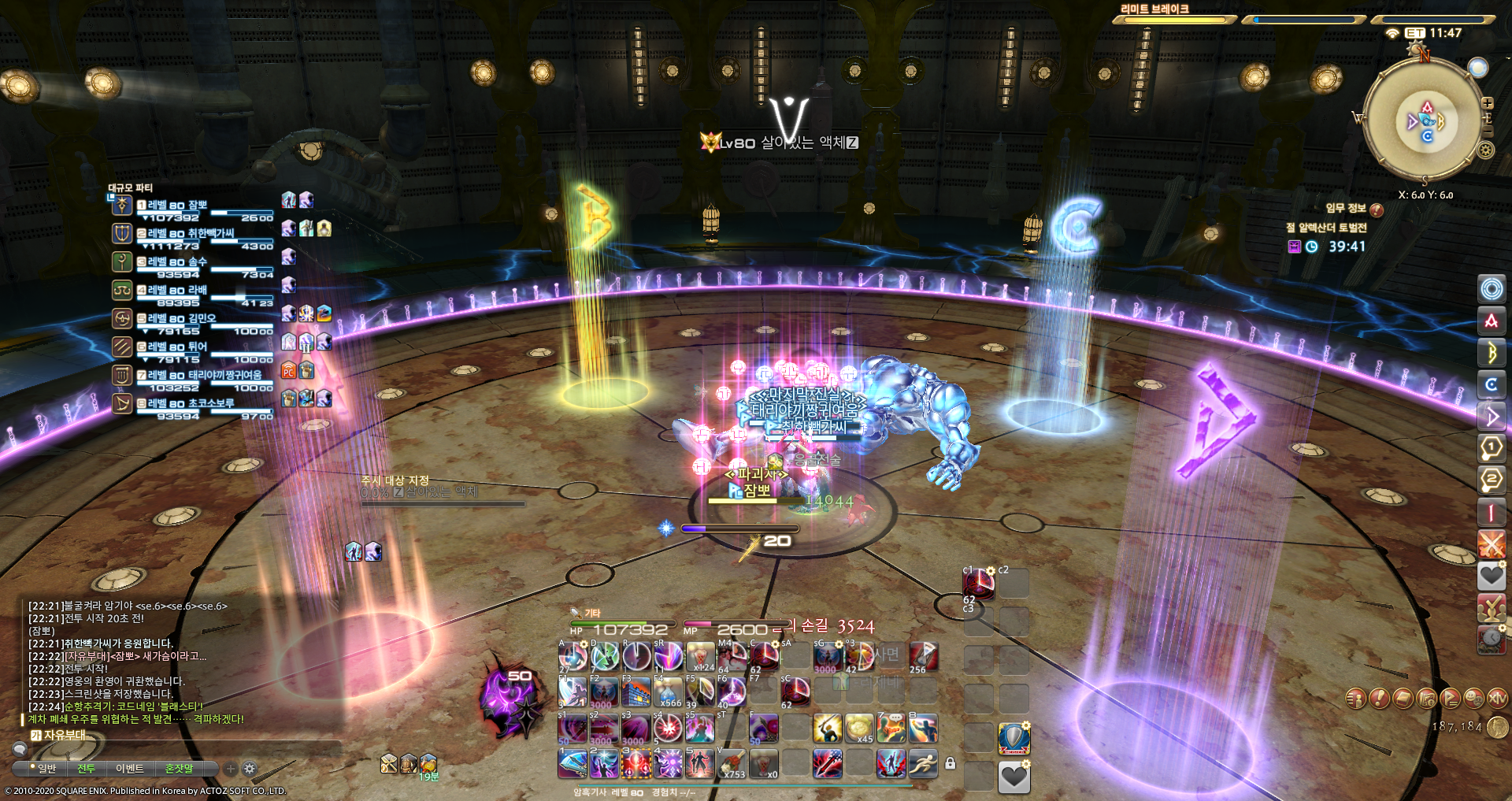Toggle the hotbar padlock
Viewport: 1512px width, 801px height.
pos(951,763)
